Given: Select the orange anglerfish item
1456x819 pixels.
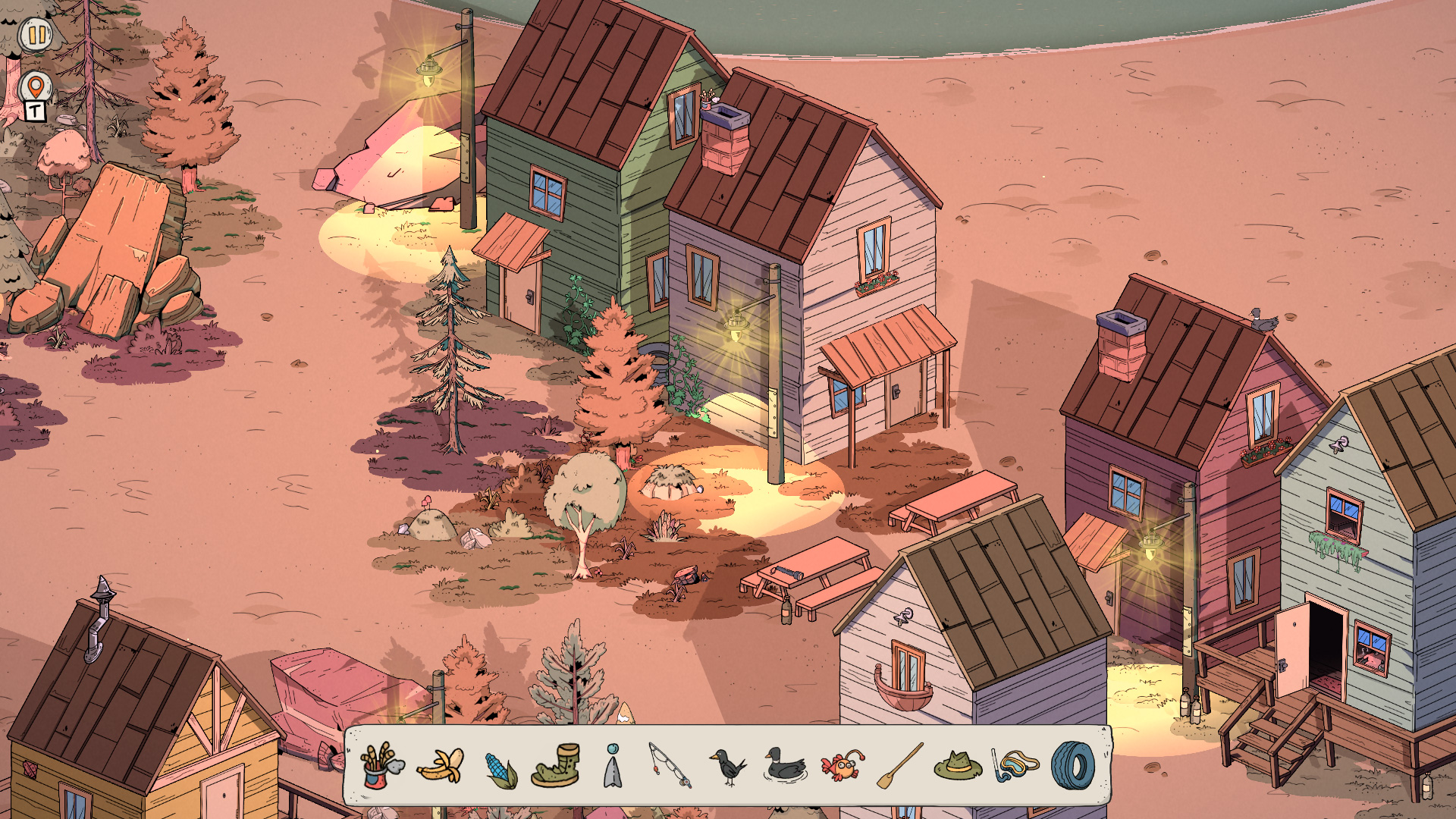Looking at the screenshot, I should click(x=842, y=766).
